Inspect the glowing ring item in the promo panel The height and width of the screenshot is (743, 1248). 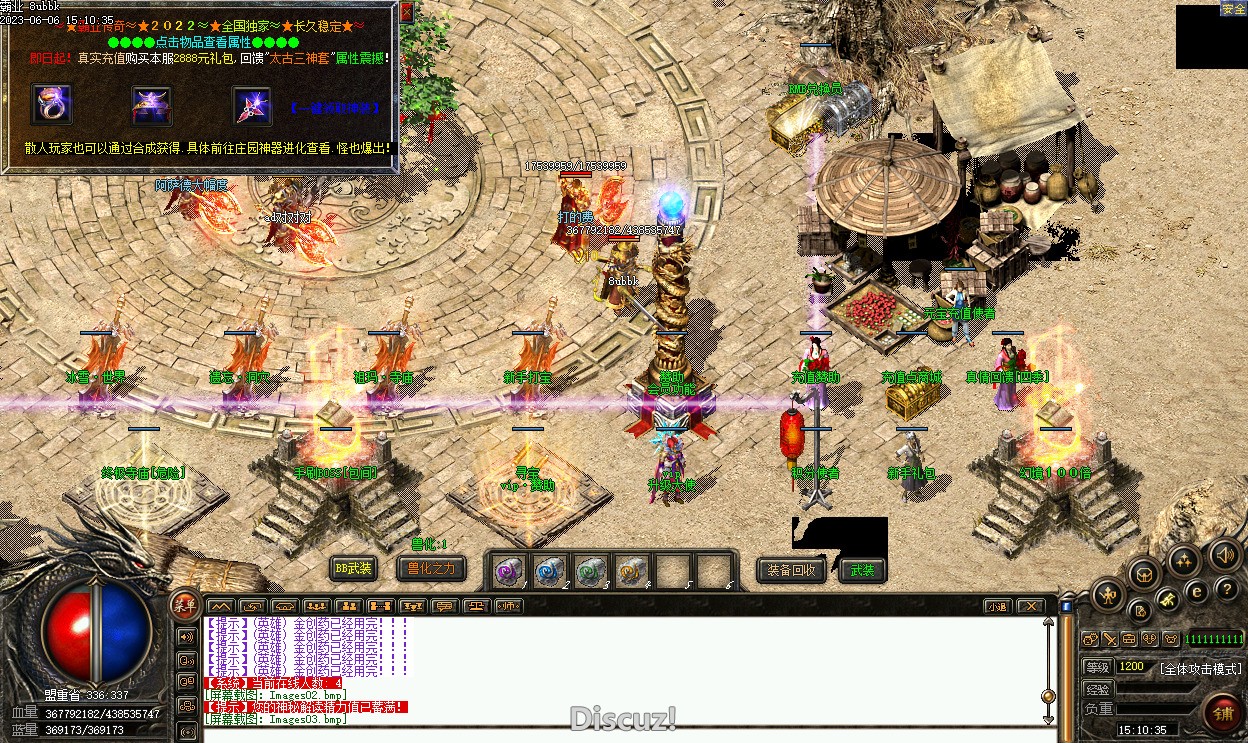point(52,106)
